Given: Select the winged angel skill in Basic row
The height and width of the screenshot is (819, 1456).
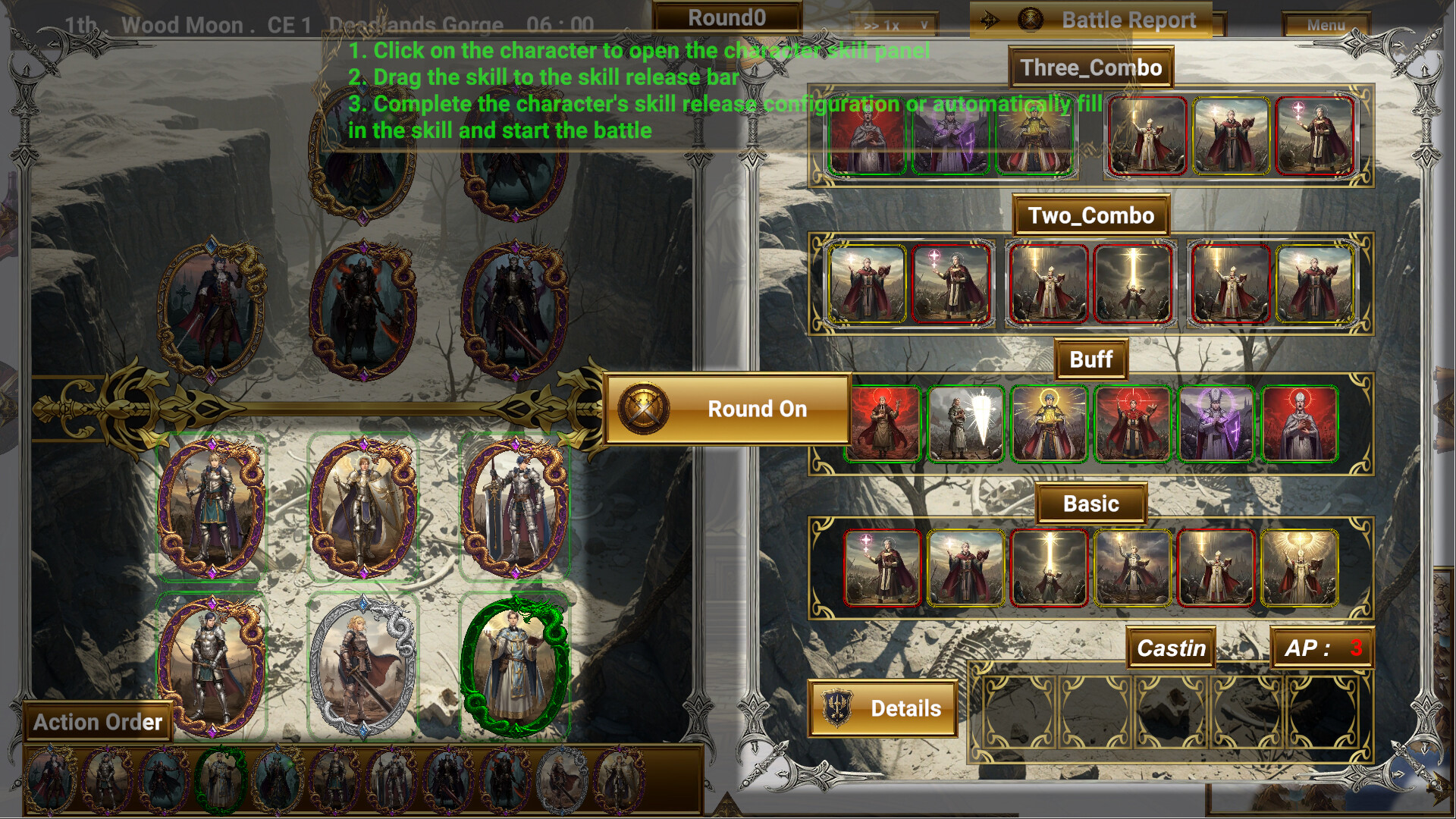Looking at the screenshot, I should [x=1300, y=567].
